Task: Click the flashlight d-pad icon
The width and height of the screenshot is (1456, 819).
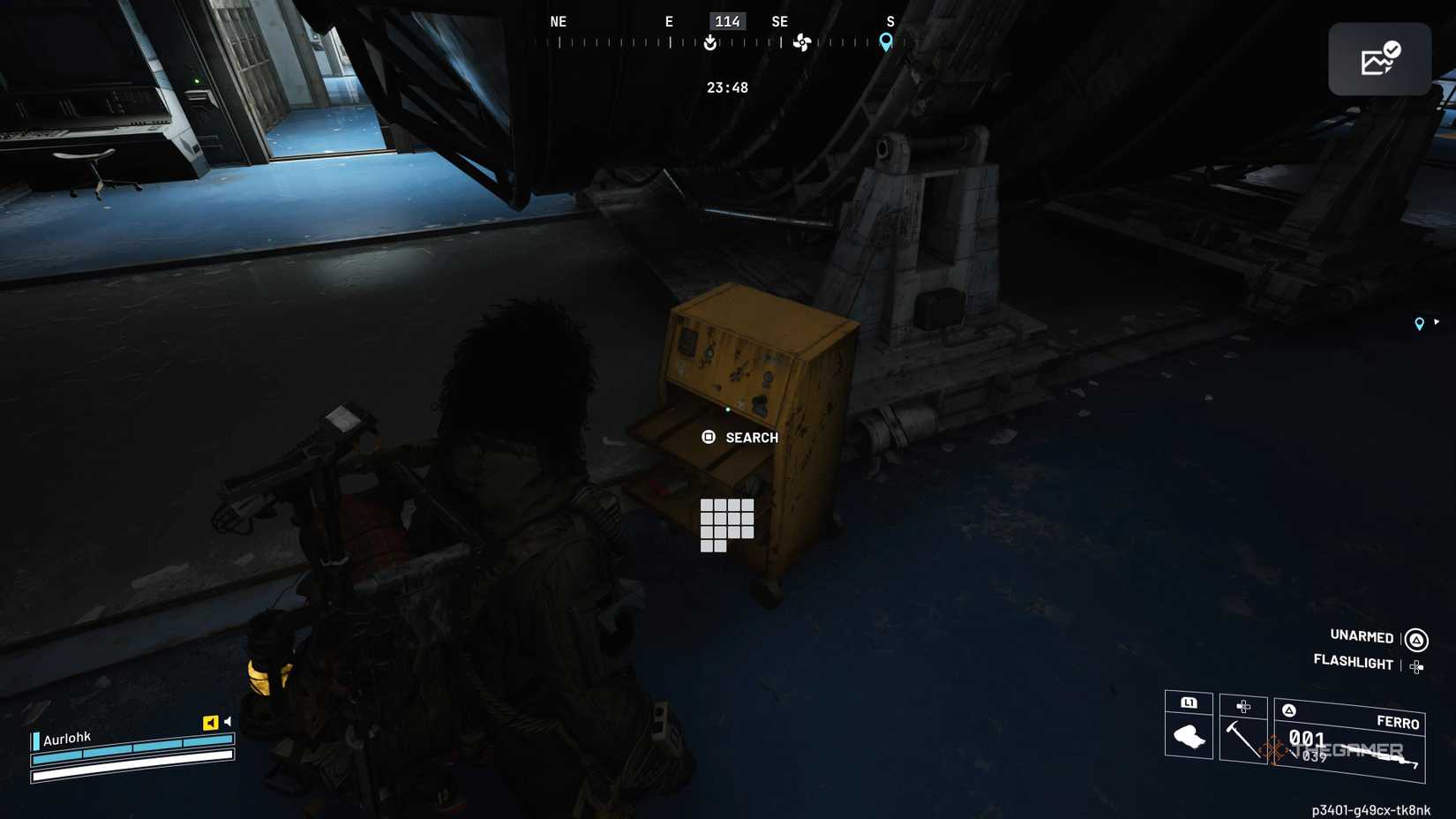Action: coord(1417,667)
